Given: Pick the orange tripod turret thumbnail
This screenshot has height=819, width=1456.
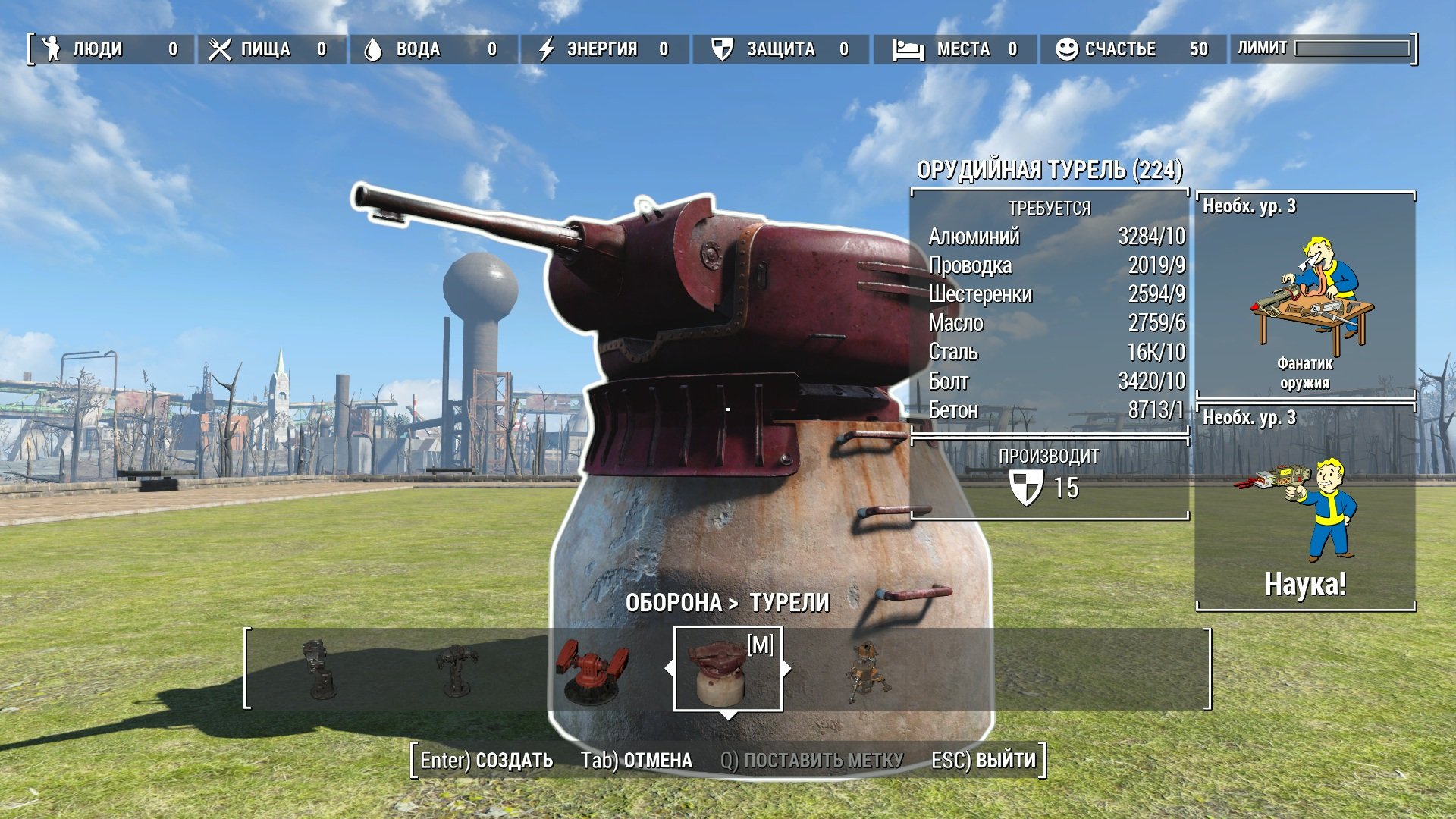Looking at the screenshot, I should pos(868,671).
